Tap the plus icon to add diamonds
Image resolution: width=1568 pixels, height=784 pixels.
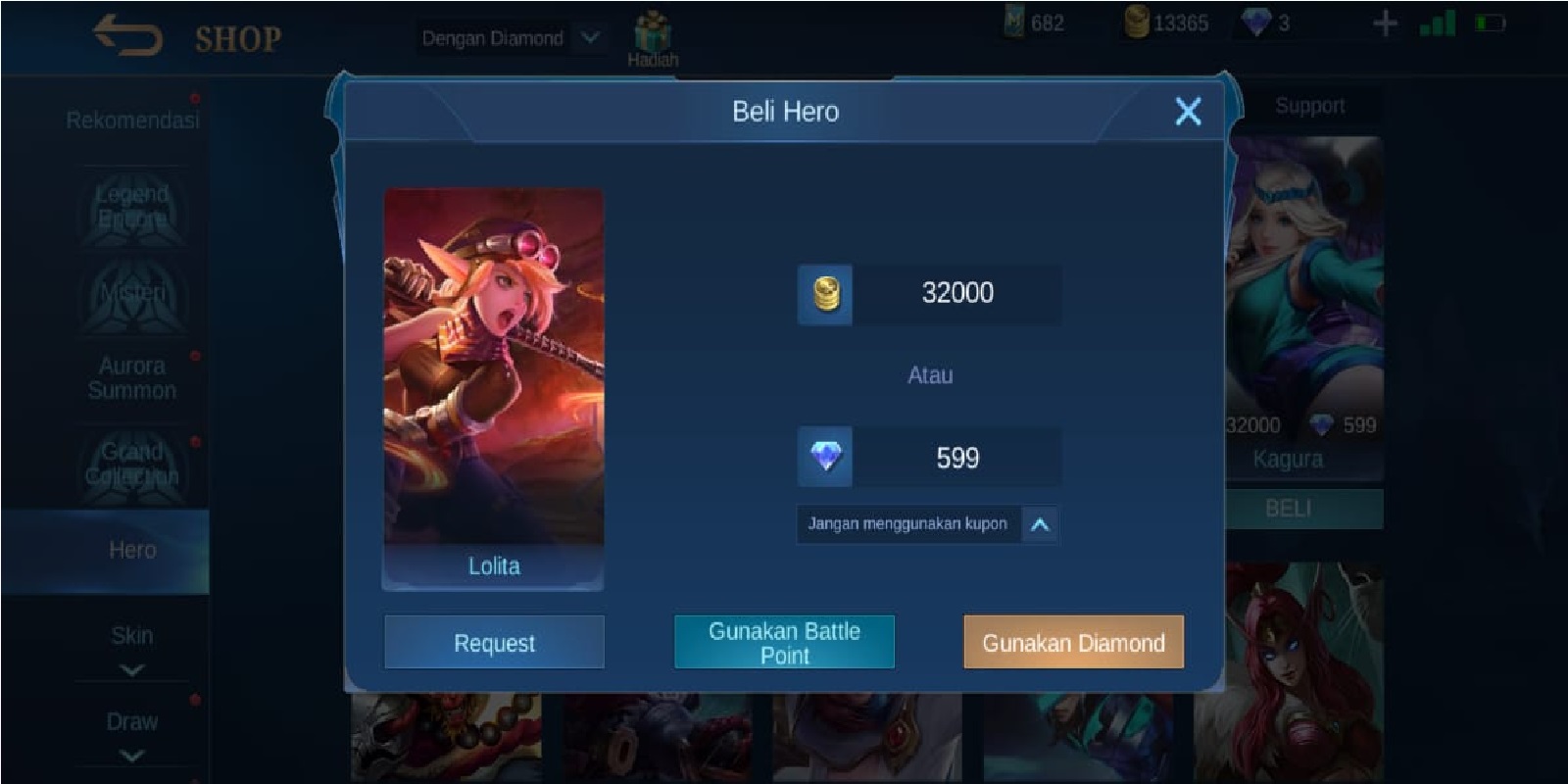point(1384,22)
